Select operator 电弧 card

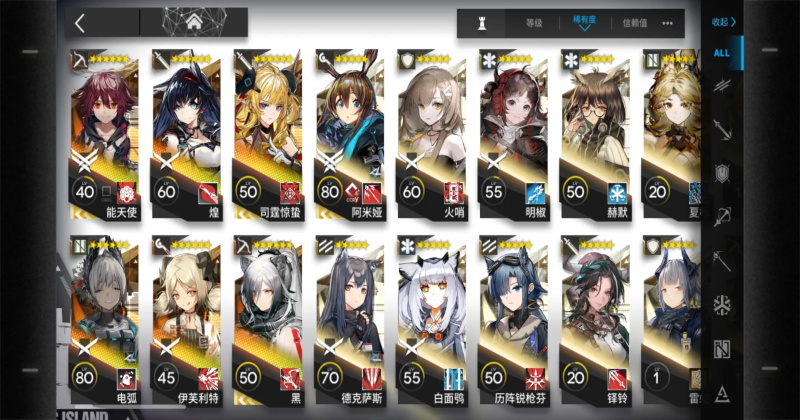(x=104, y=318)
